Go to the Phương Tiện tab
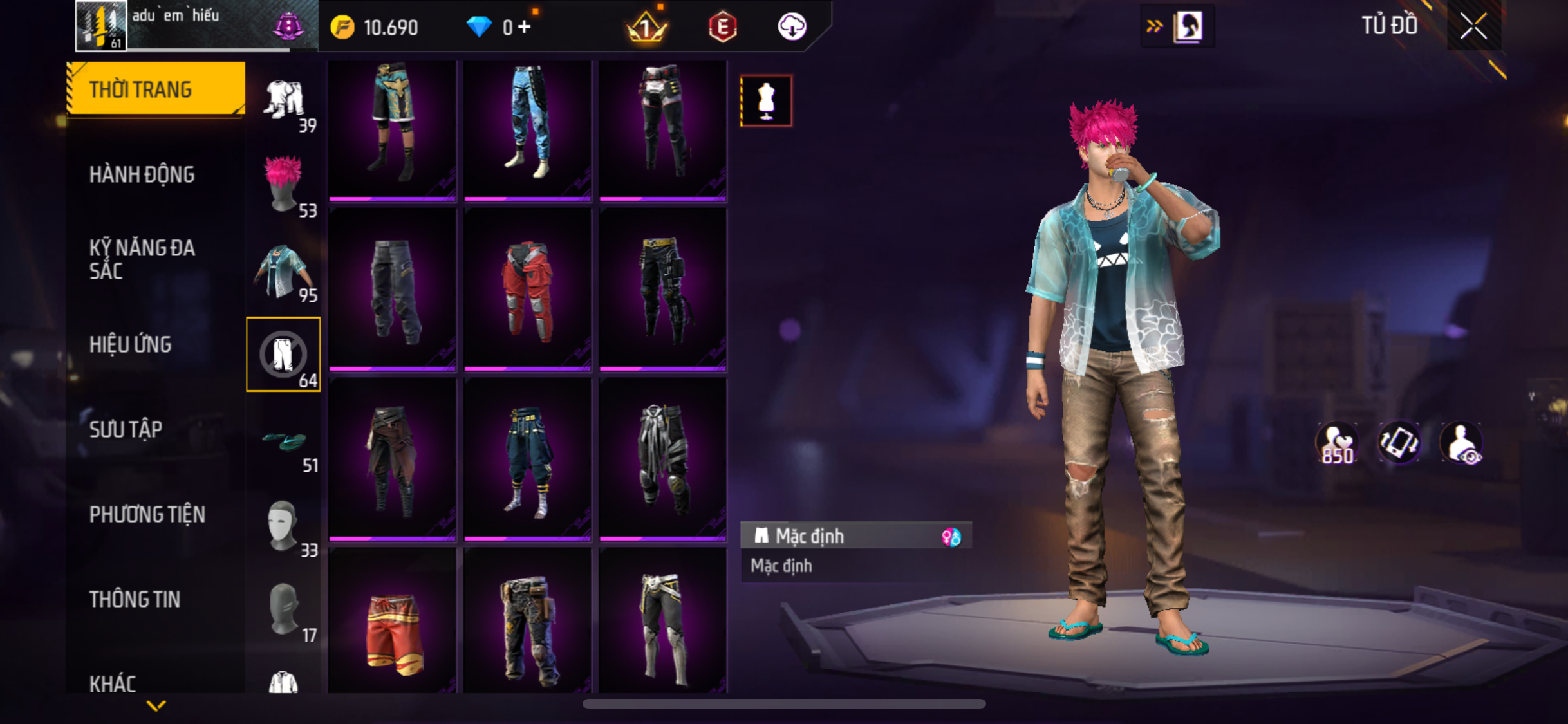The width and height of the screenshot is (1568, 724). point(147,514)
